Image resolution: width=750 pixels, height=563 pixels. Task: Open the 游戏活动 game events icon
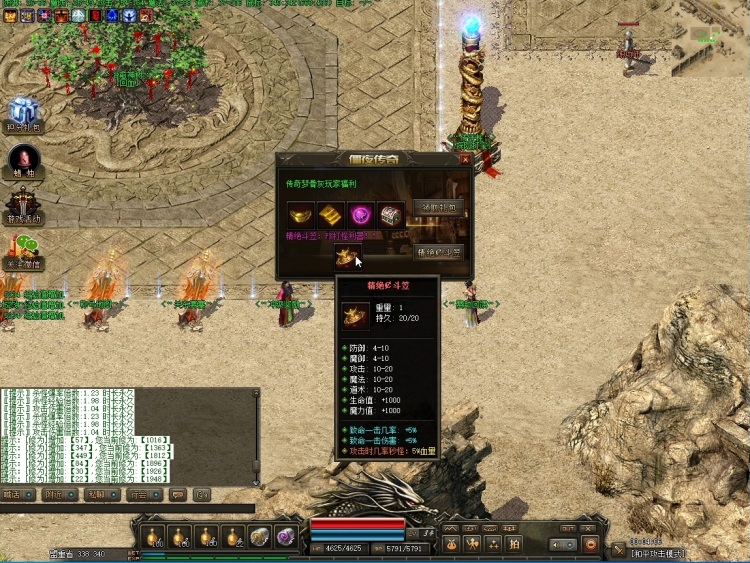click(24, 205)
